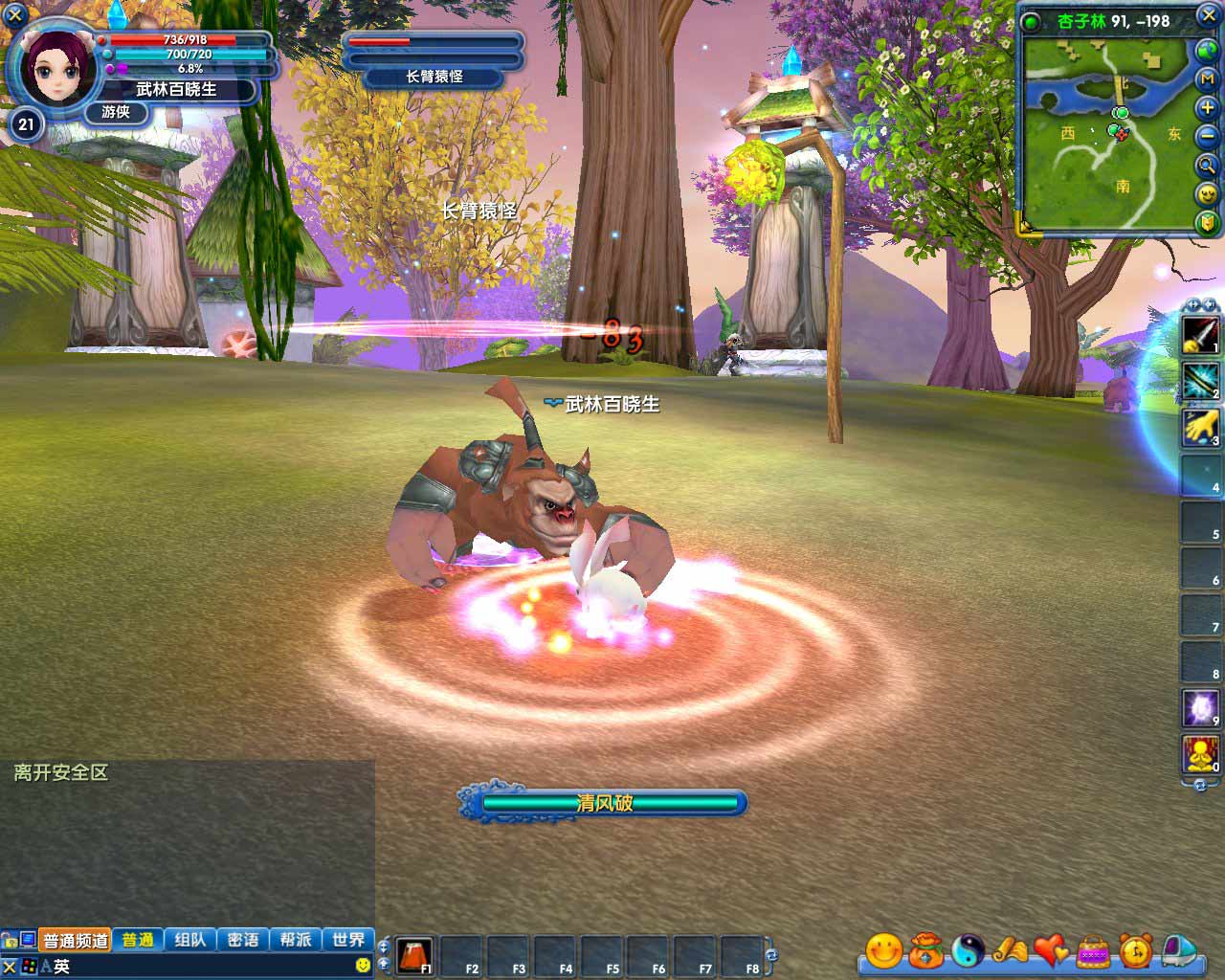This screenshot has width=1225, height=980.
Task: Zoom in the minimap with plus button
Action: coord(1207,108)
